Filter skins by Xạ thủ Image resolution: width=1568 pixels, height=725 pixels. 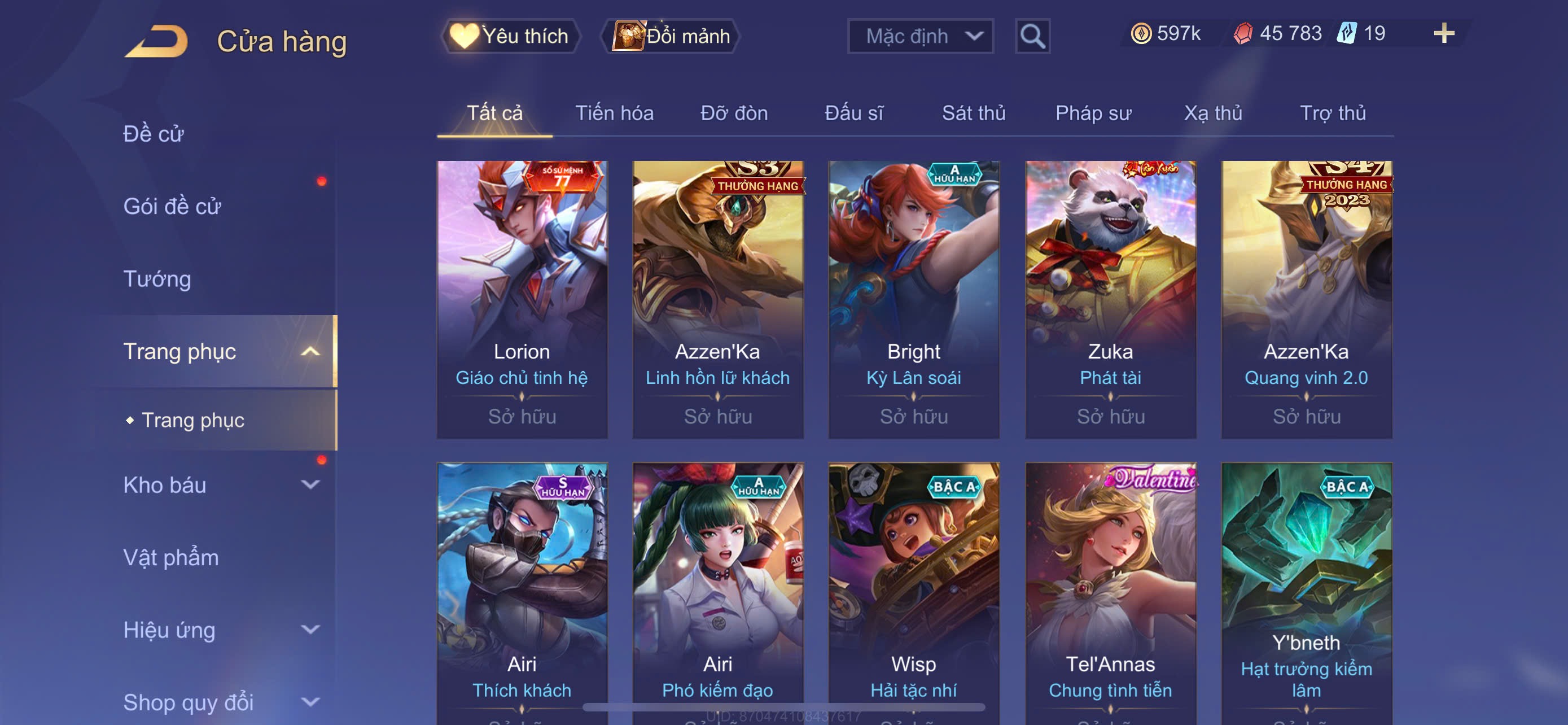click(1212, 113)
